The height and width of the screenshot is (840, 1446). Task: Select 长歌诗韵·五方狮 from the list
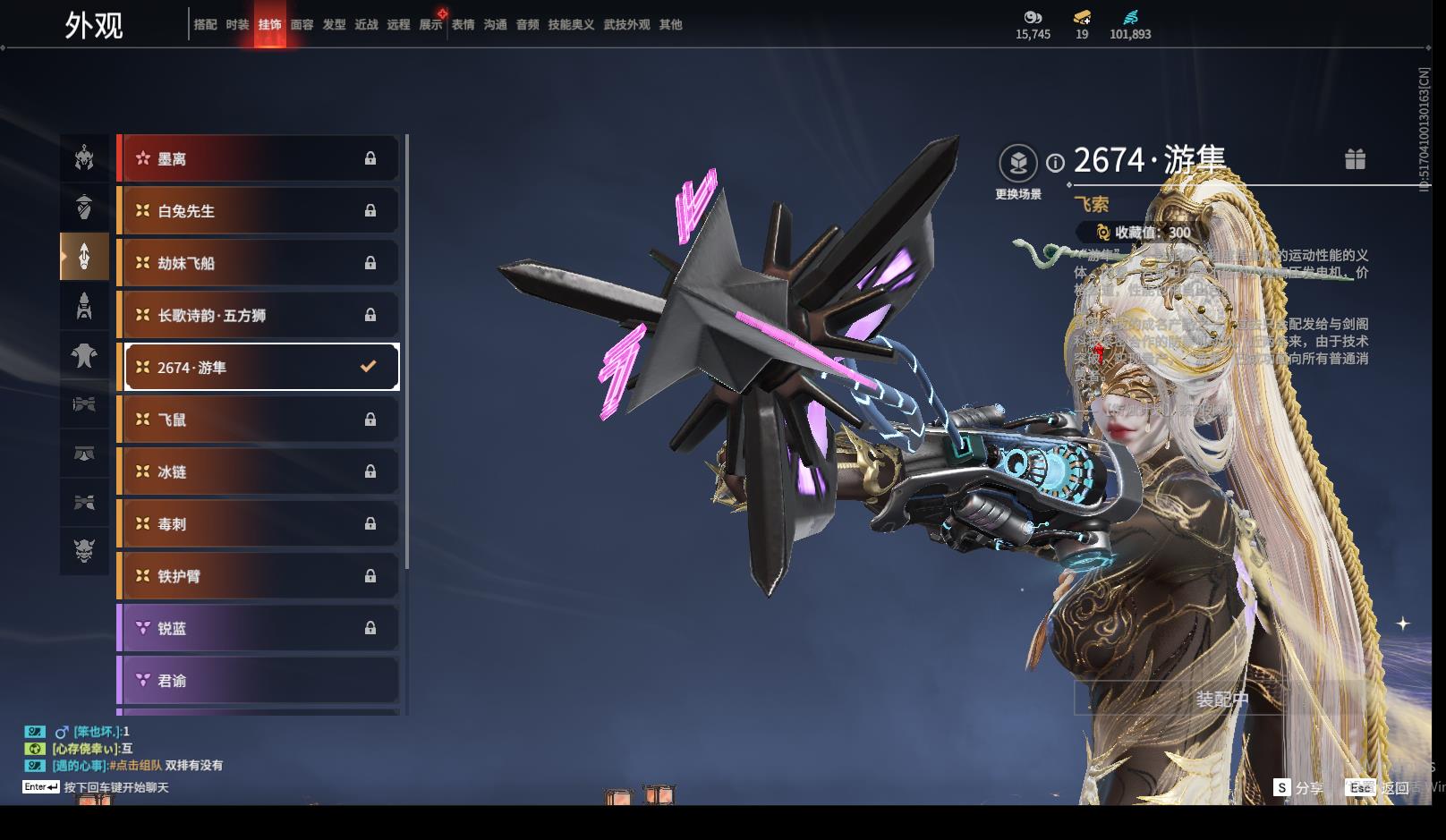coord(259,315)
